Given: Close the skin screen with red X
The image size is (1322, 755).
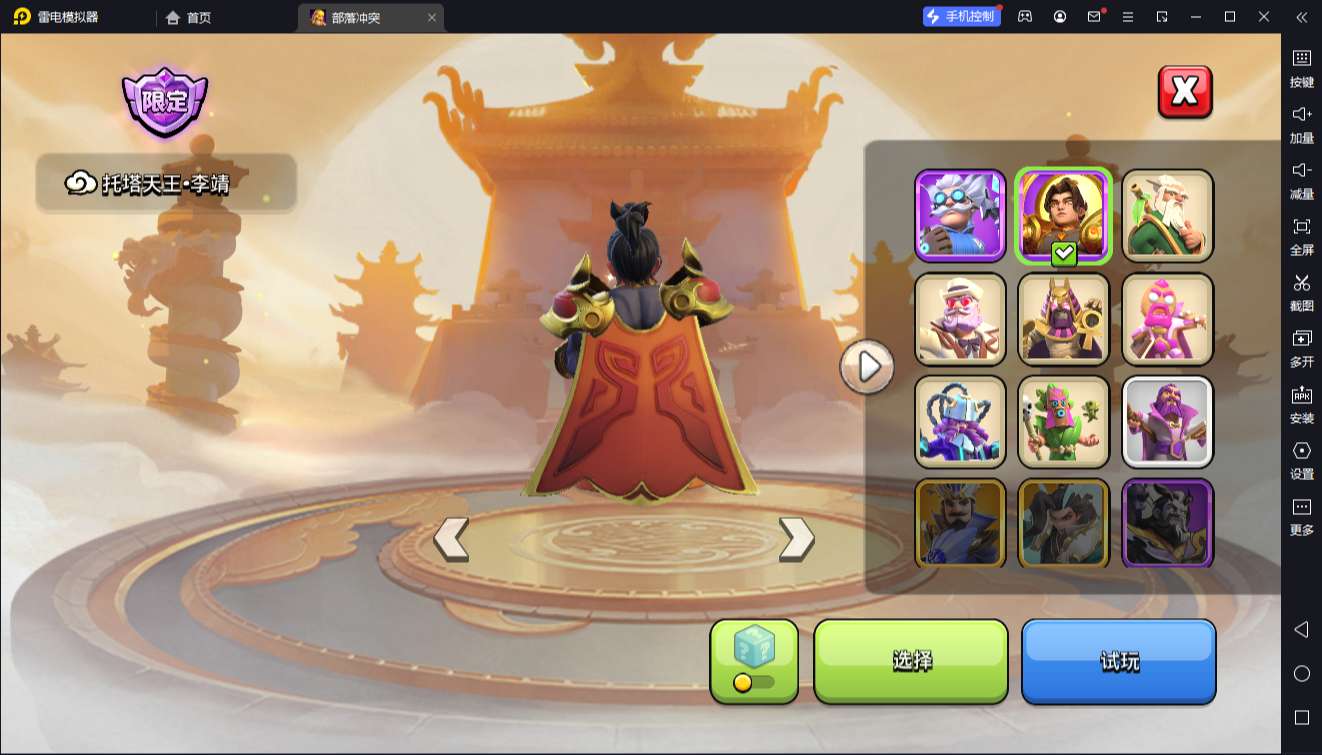Looking at the screenshot, I should (1185, 92).
